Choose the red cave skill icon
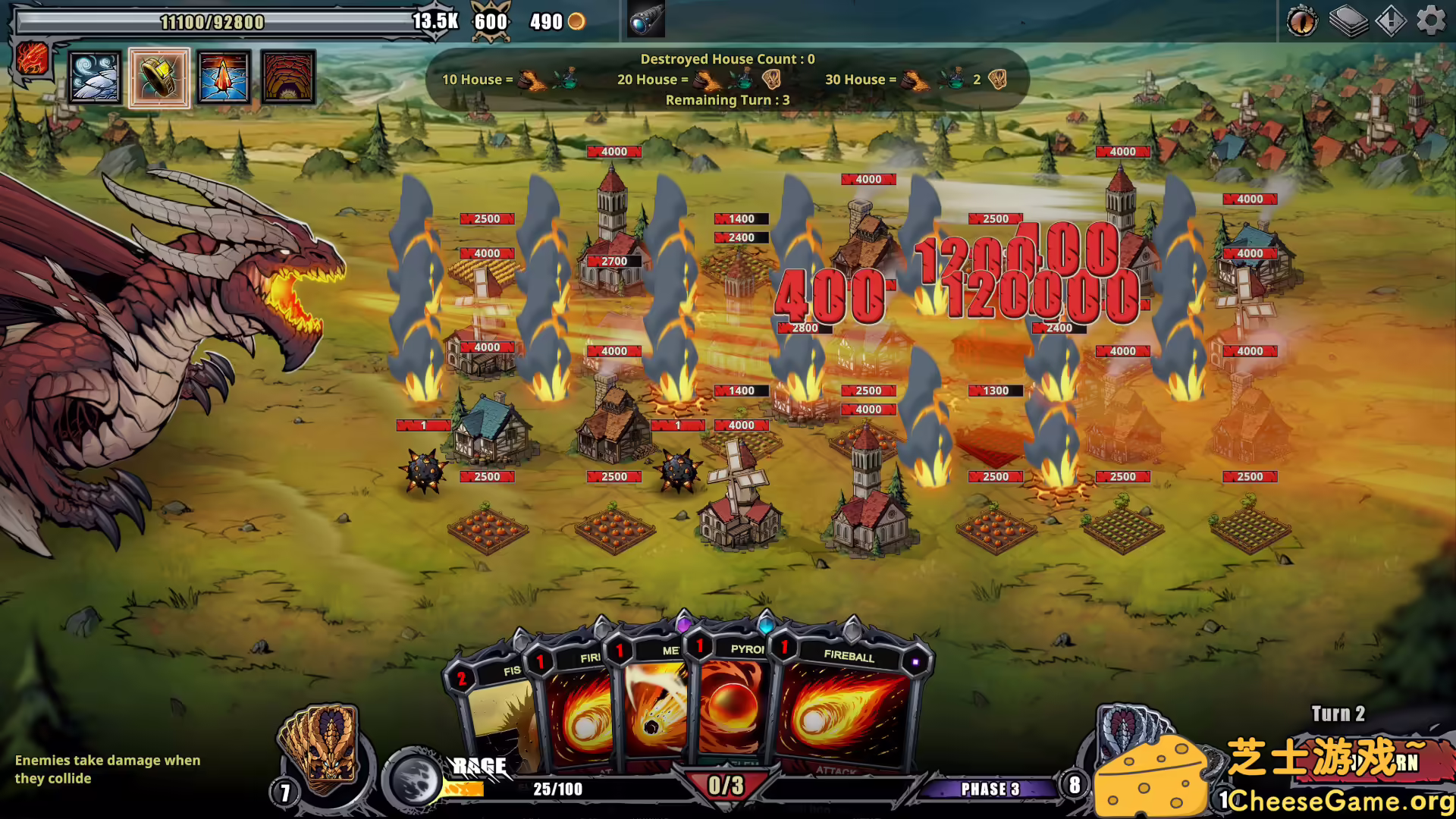The height and width of the screenshot is (819, 1456). (288, 77)
